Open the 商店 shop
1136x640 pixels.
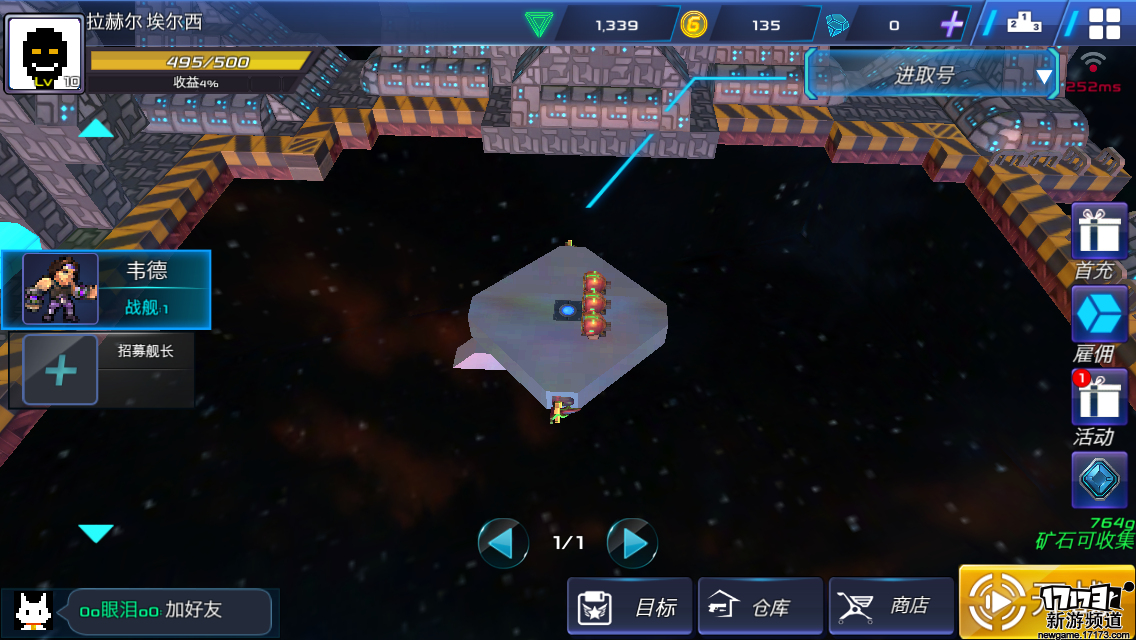tap(891, 606)
